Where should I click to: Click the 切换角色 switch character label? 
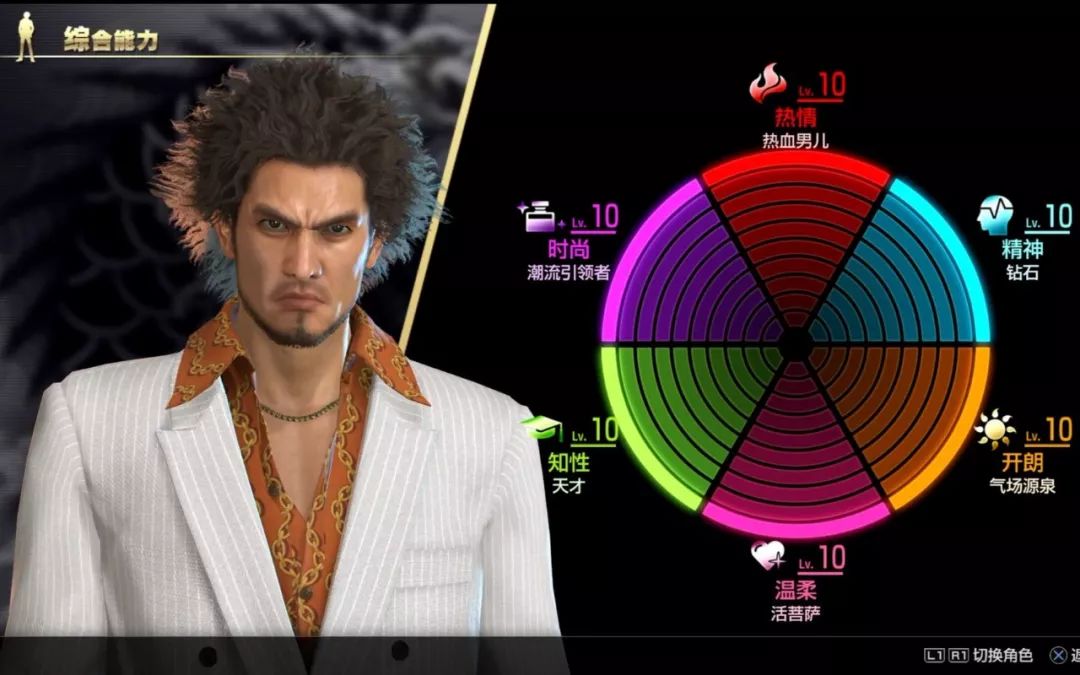pyautogui.click(x=991, y=655)
